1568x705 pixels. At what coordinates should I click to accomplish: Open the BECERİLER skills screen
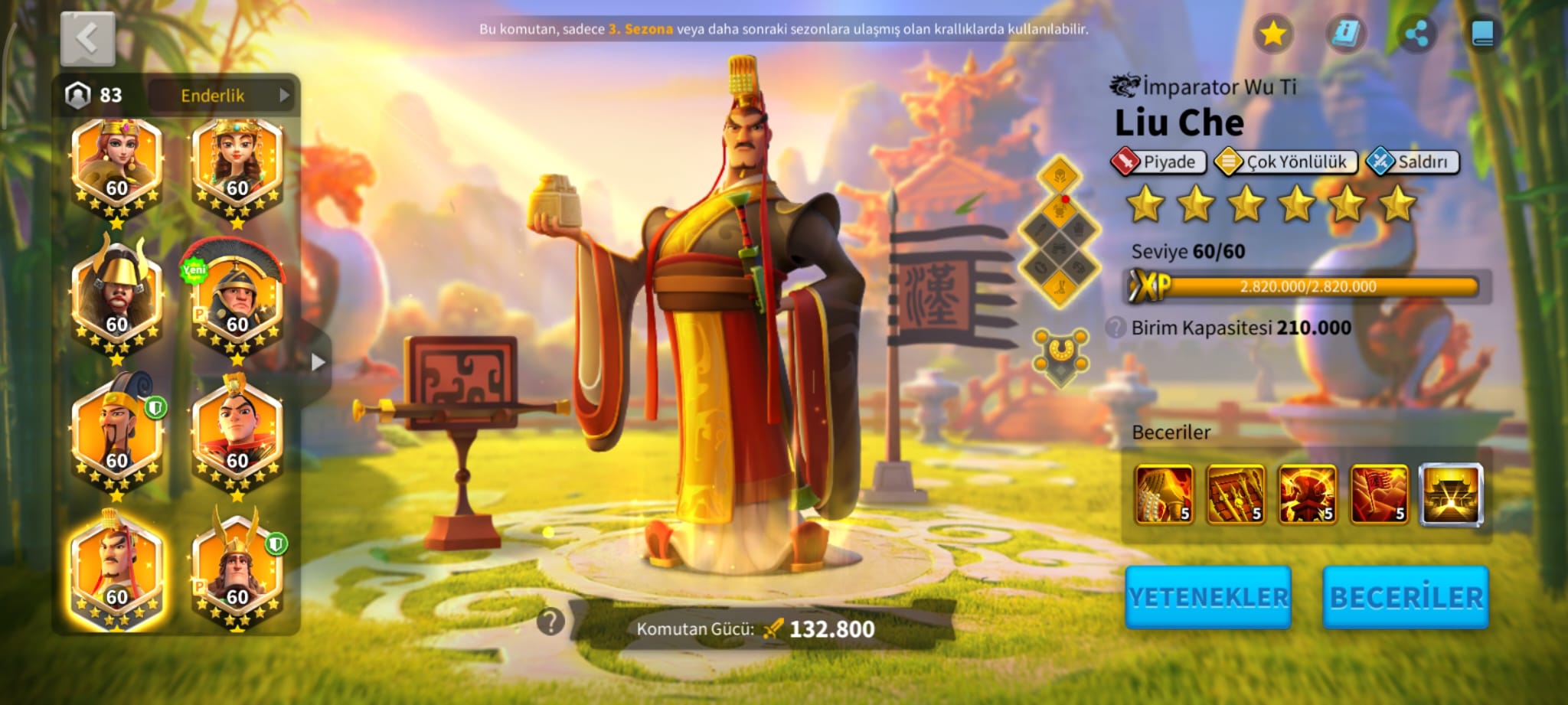click(x=1406, y=597)
